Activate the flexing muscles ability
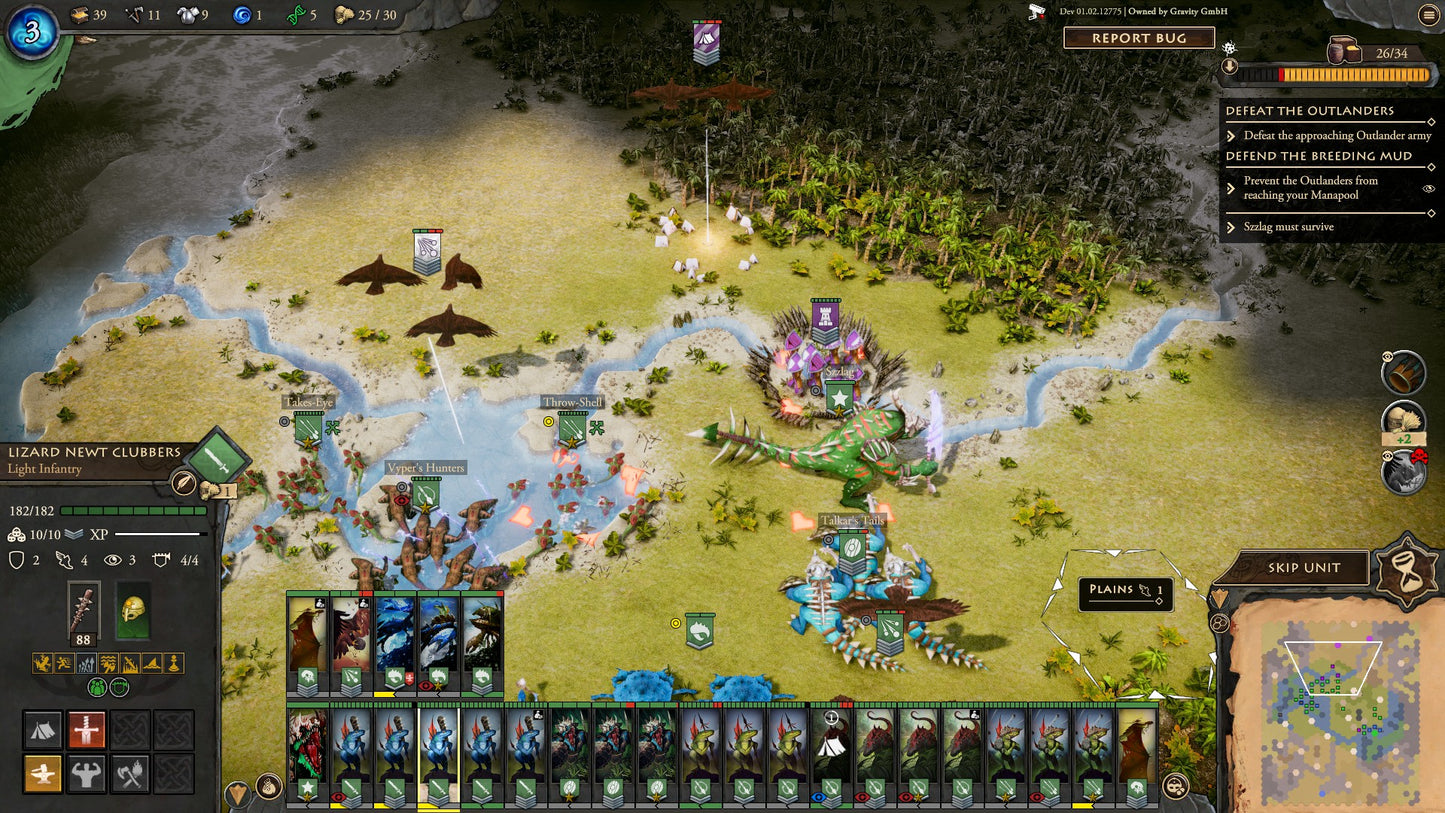This screenshot has height=813, width=1445. [x=87, y=773]
